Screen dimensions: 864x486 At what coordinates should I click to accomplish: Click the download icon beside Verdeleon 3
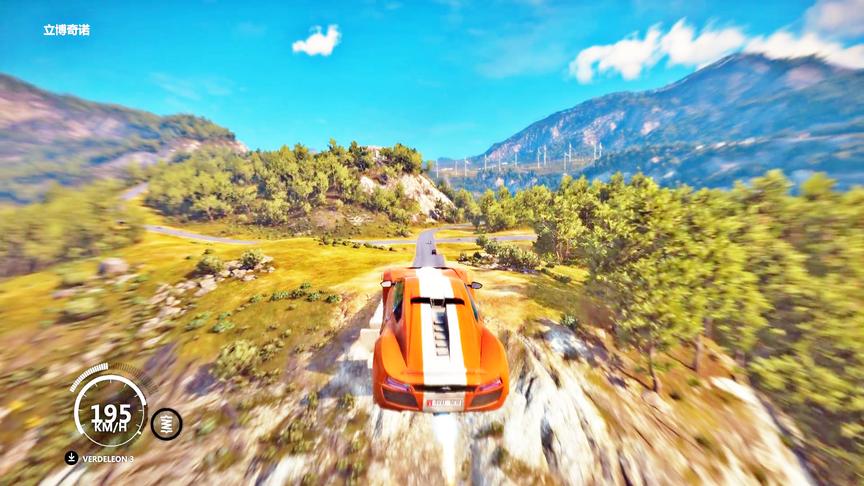click(71, 458)
